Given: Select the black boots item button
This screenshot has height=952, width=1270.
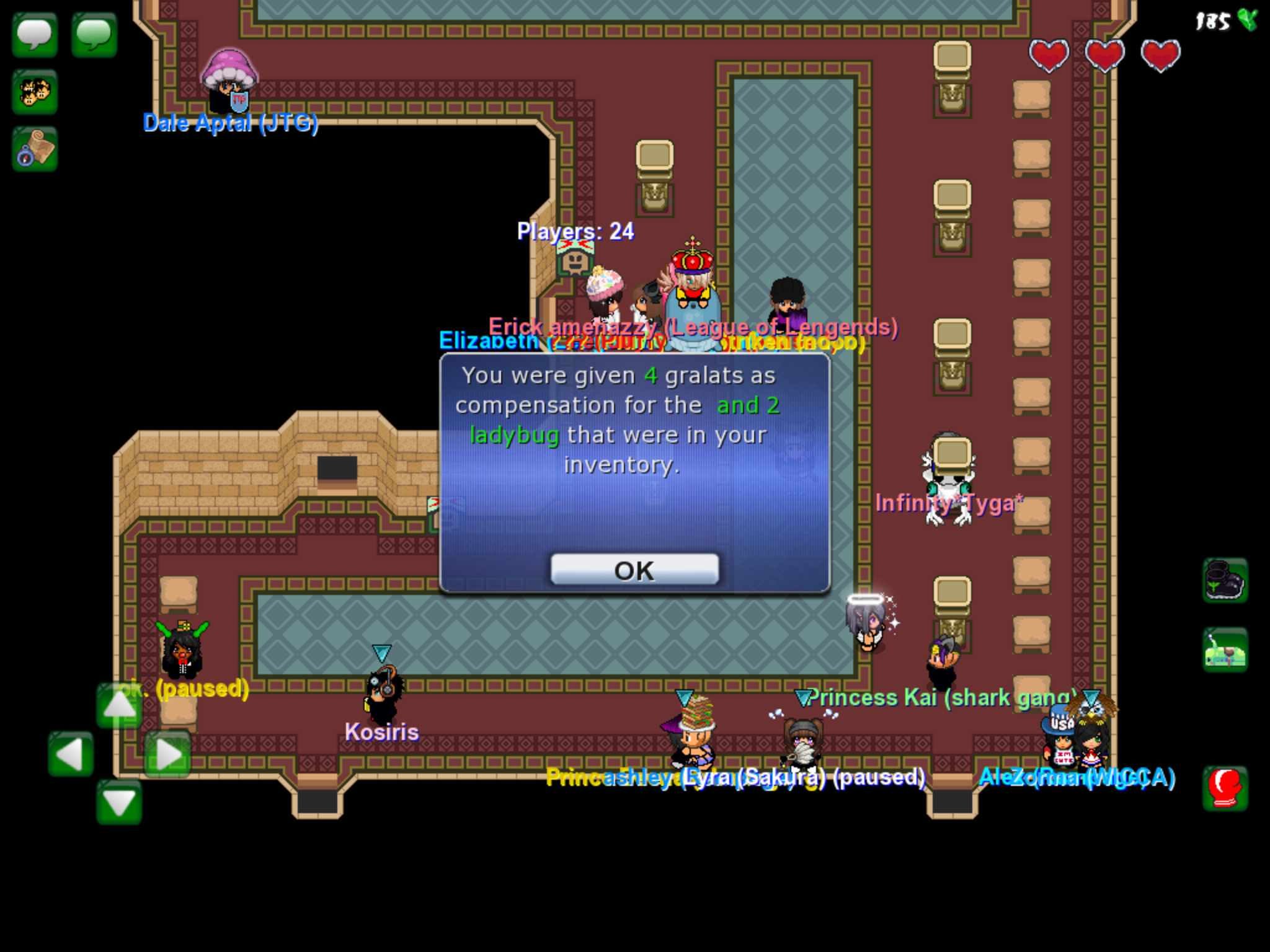Looking at the screenshot, I should point(1225,581).
